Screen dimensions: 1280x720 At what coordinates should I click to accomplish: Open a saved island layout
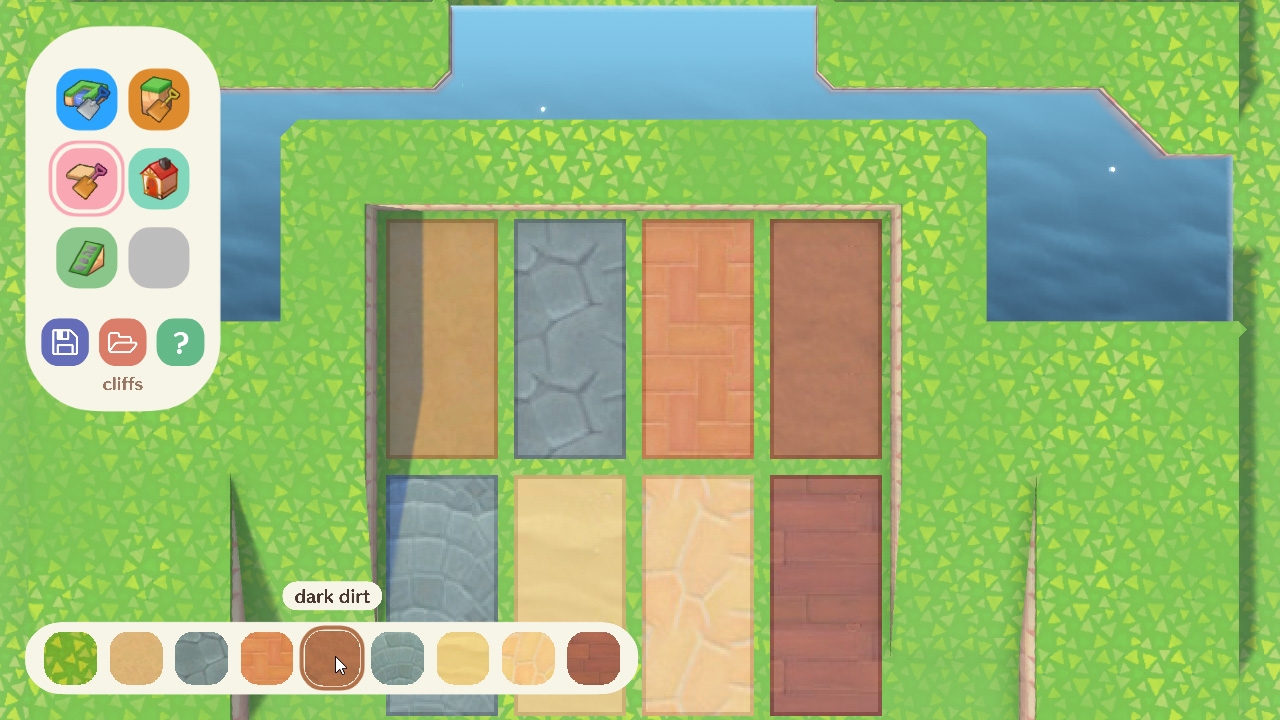click(x=122, y=342)
